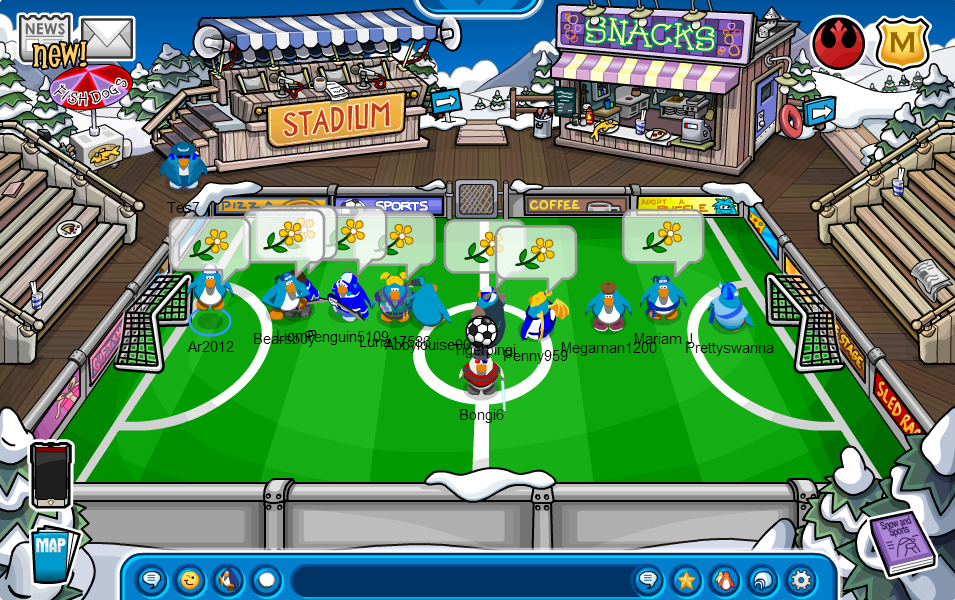
Task: Send the typed chat message
Action: [x=648, y=580]
